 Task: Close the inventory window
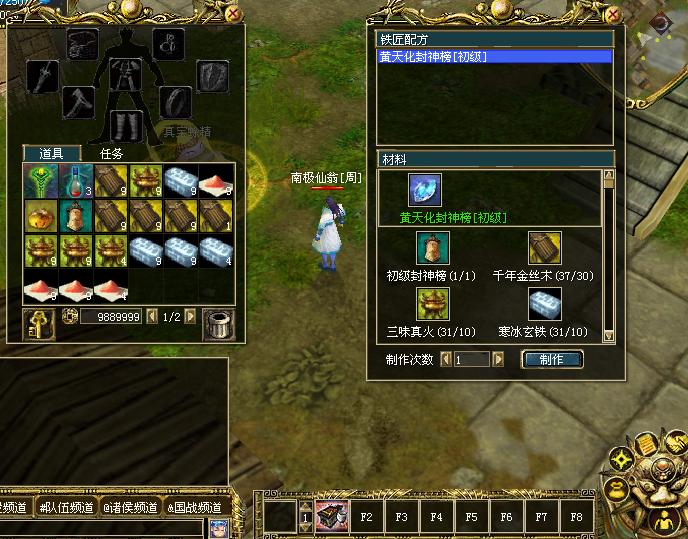point(232,15)
